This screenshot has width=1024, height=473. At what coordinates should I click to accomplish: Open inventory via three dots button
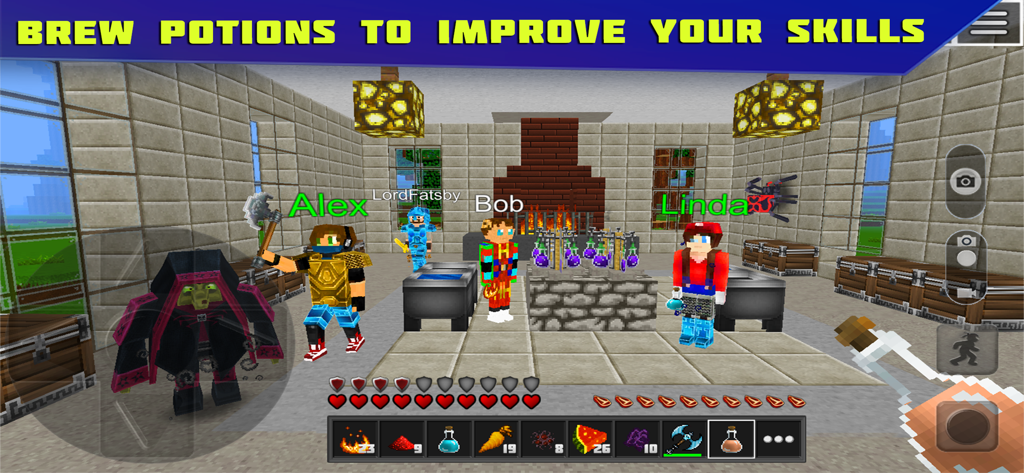(778, 440)
